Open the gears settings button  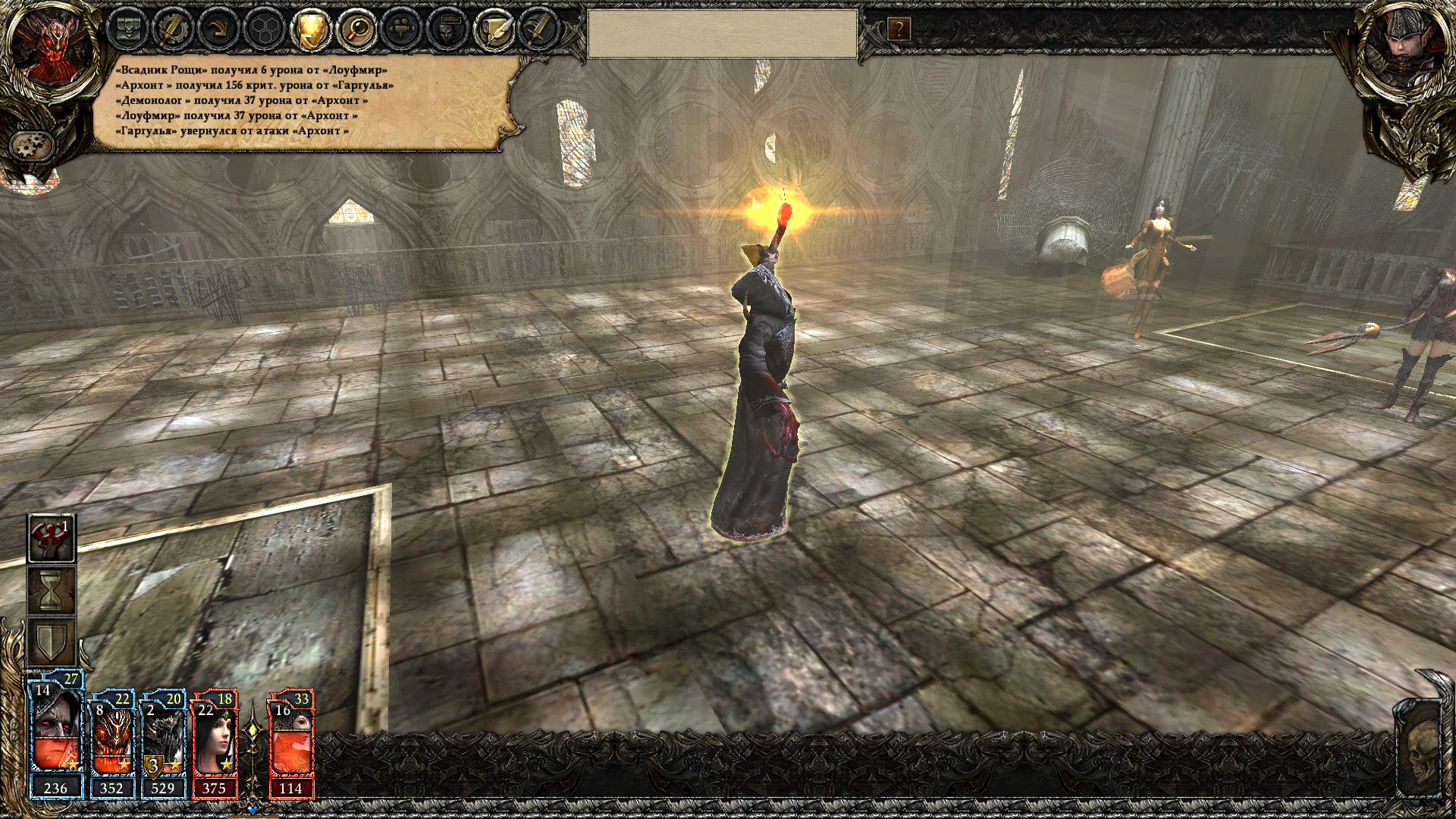32,144
